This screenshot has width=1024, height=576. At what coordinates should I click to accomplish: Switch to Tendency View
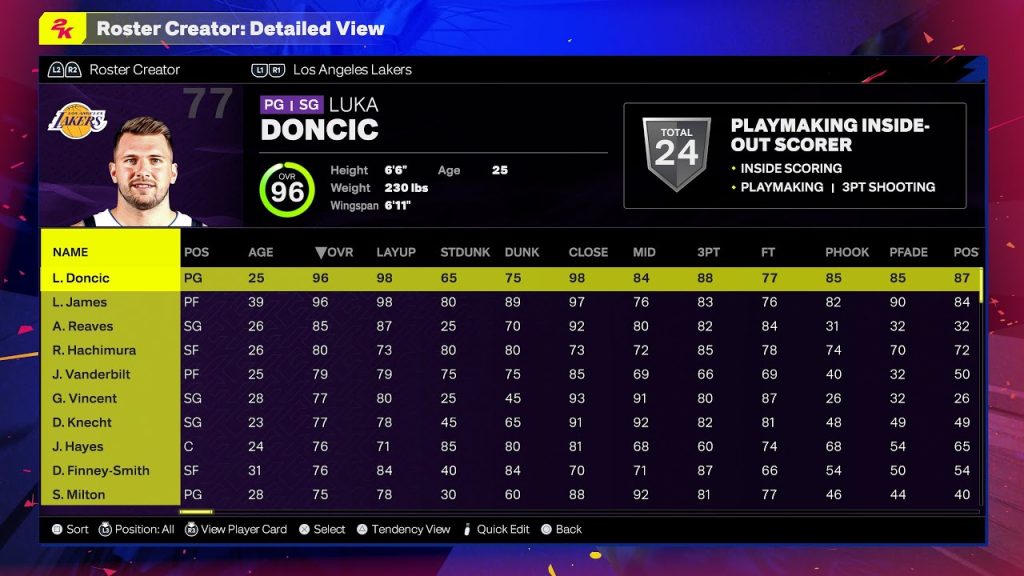click(403, 529)
